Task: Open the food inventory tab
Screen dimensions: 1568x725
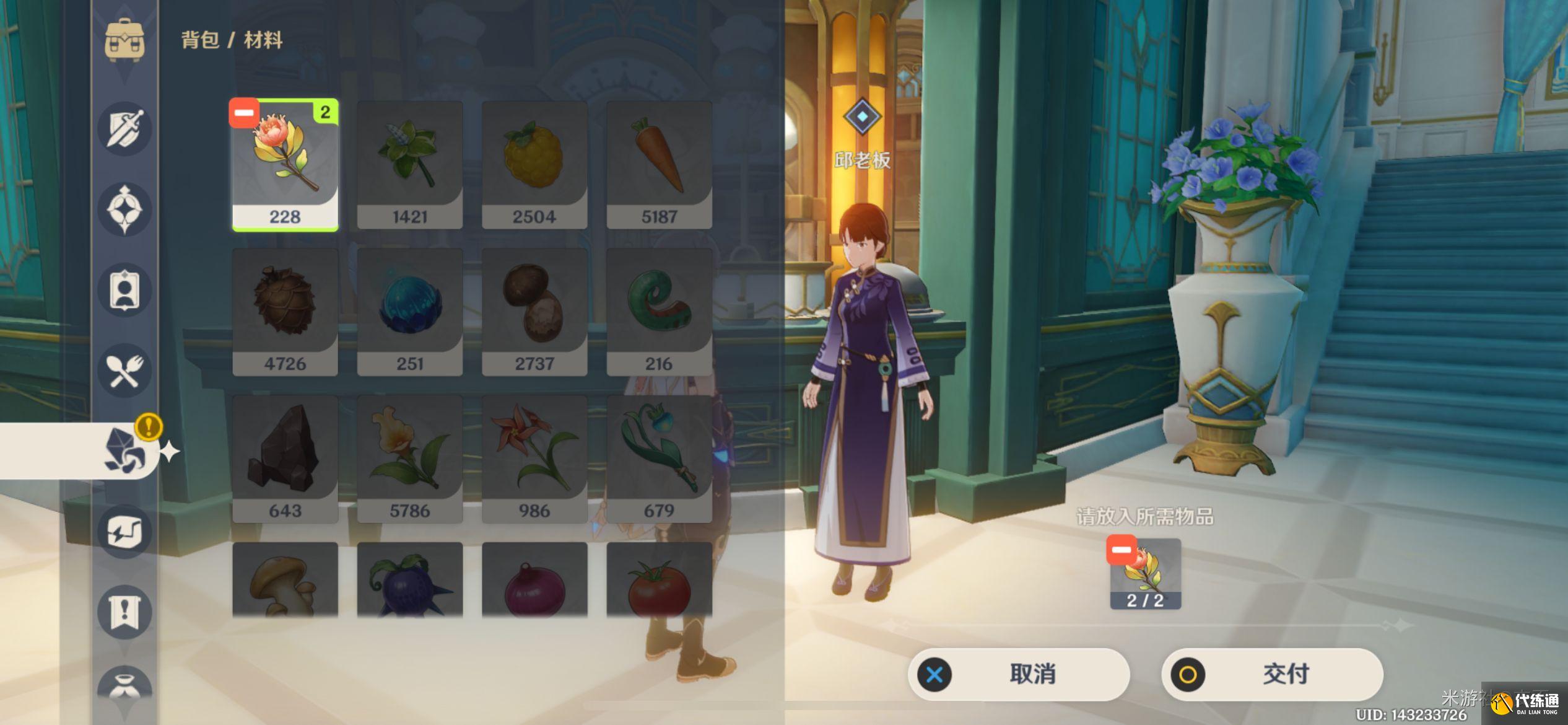Action: click(x=124, y=371)
